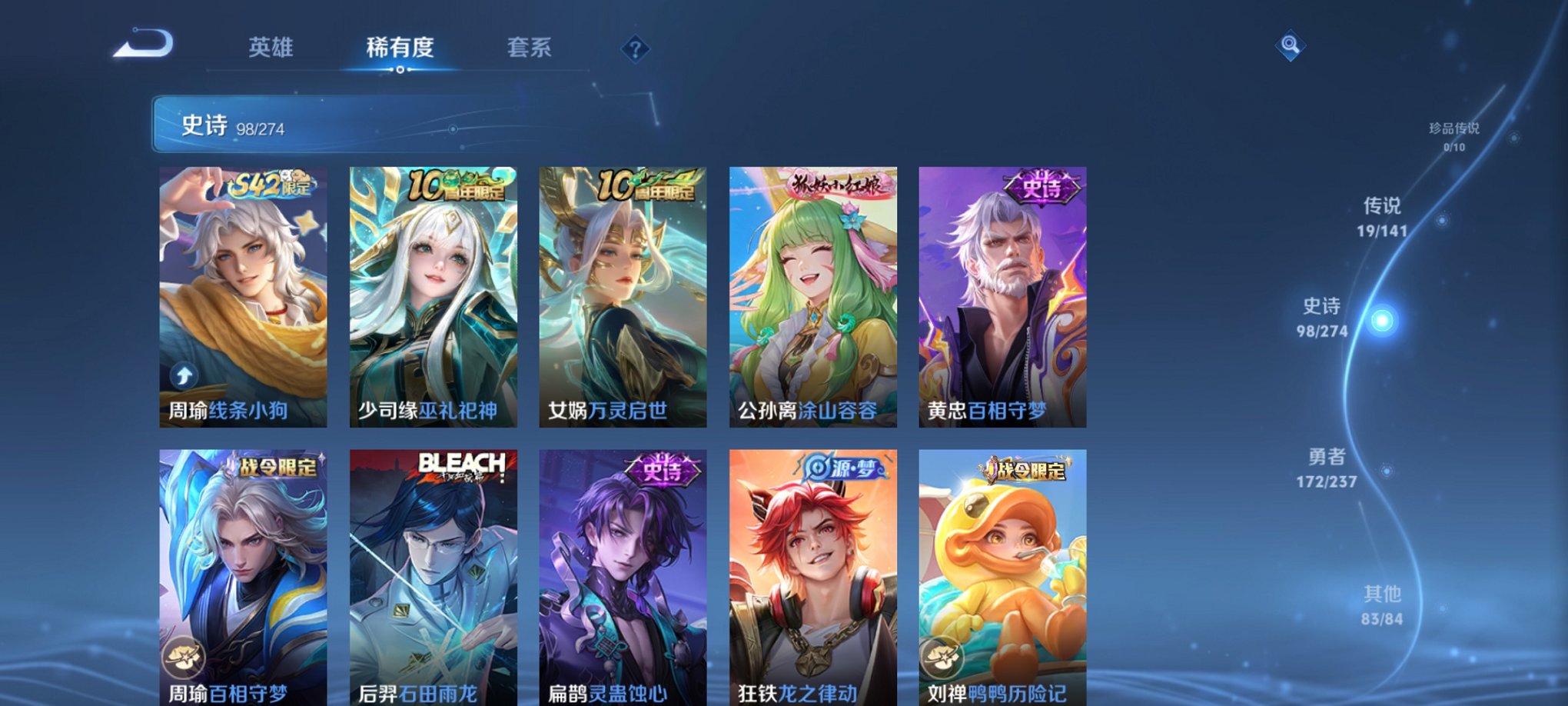The width and height of the screenshot is (1568, 706).
Task: Open the search magnifier icon
Action: tap(1290, 45)
